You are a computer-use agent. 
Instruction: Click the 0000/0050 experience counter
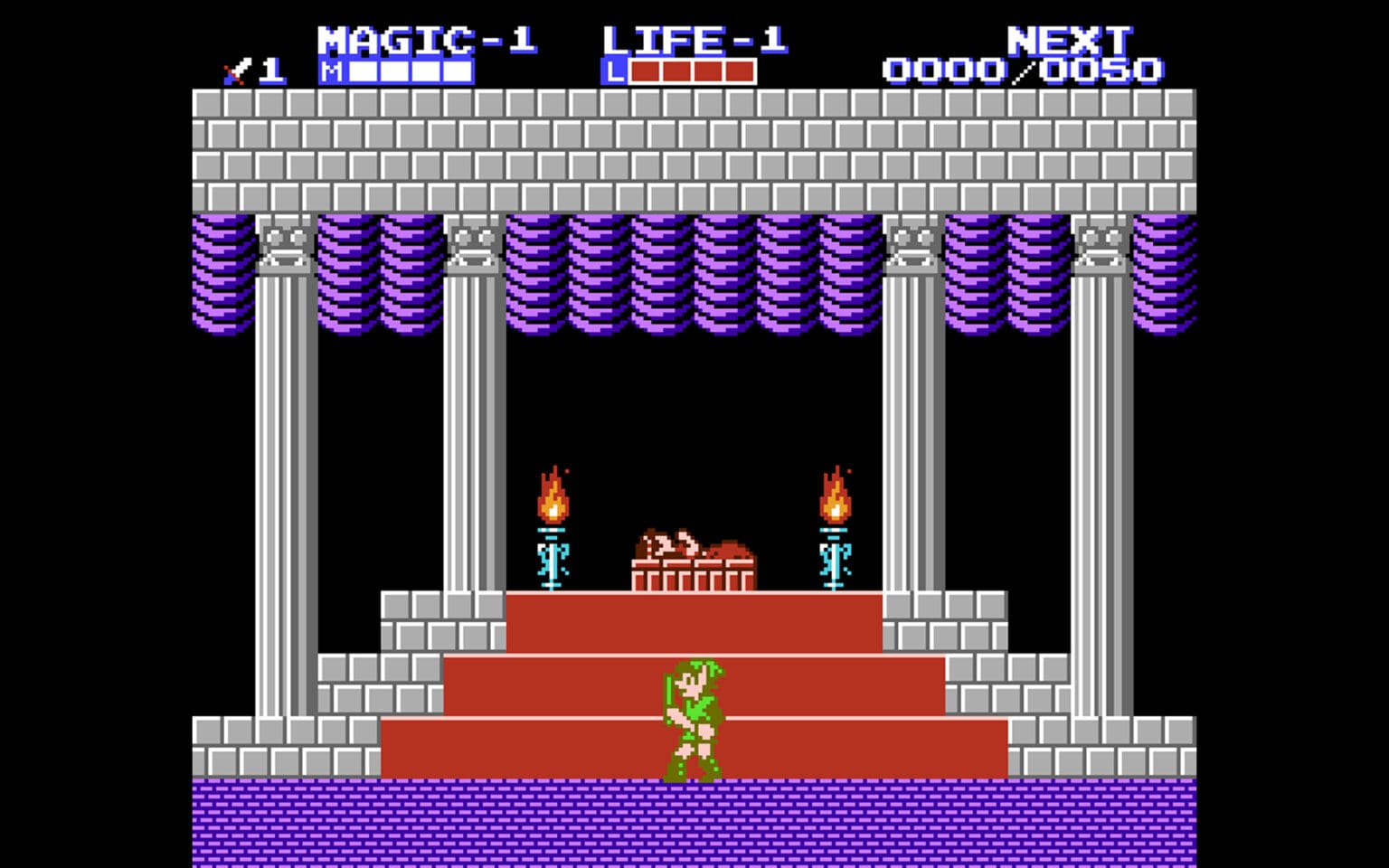click(x=1025, y=68)
